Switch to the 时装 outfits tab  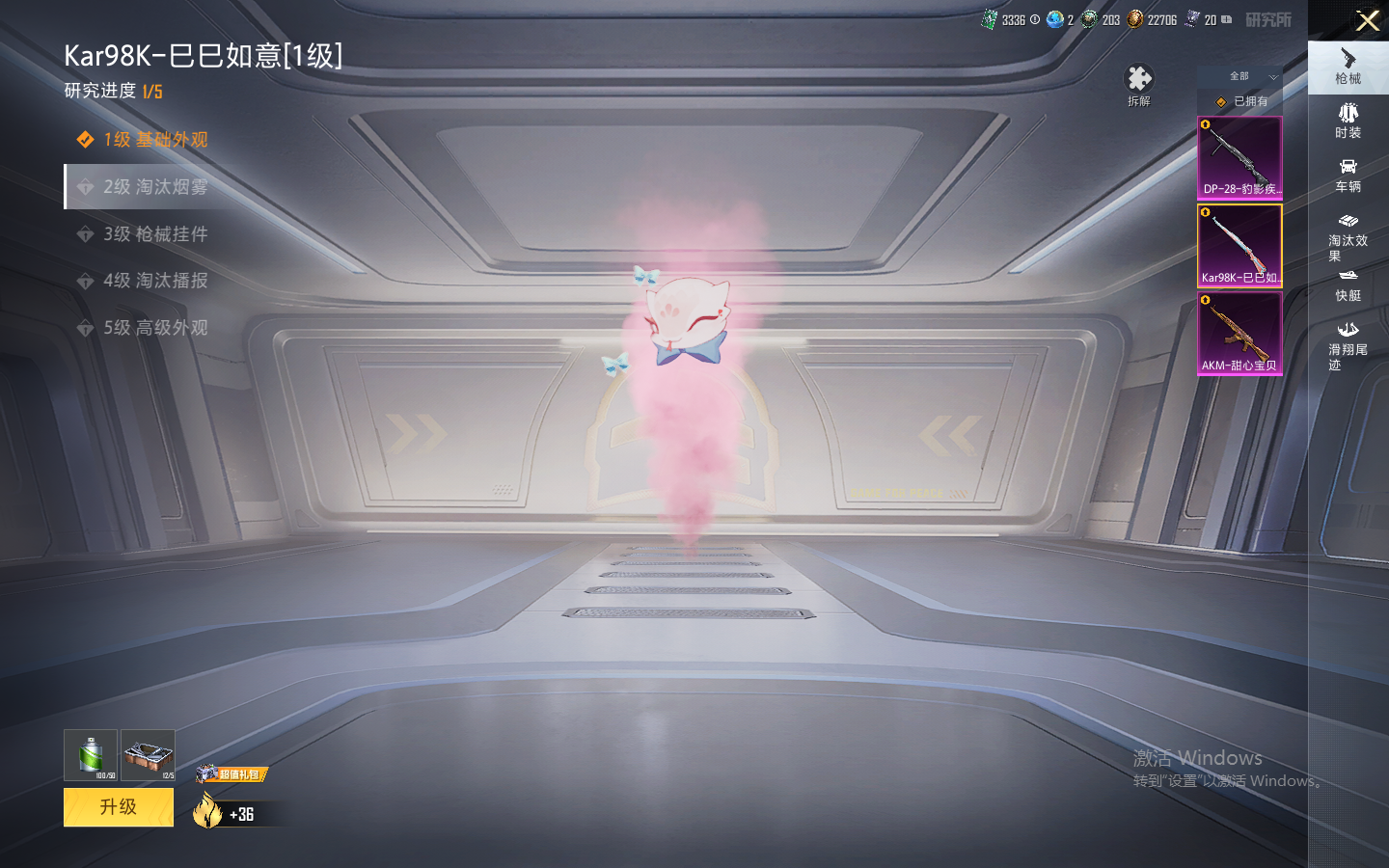click(x=1348, y=122)
